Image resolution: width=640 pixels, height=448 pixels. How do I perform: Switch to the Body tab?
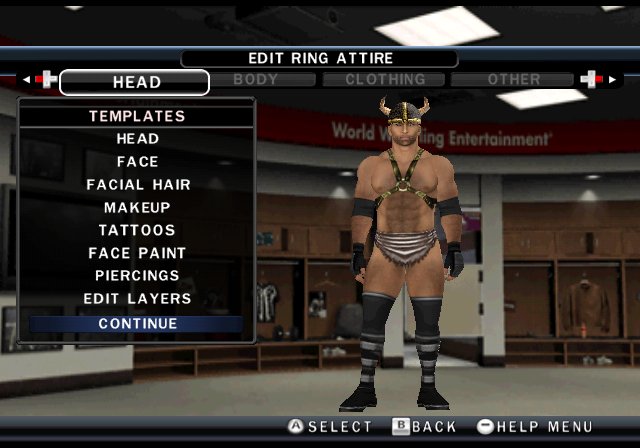[255, 79]
